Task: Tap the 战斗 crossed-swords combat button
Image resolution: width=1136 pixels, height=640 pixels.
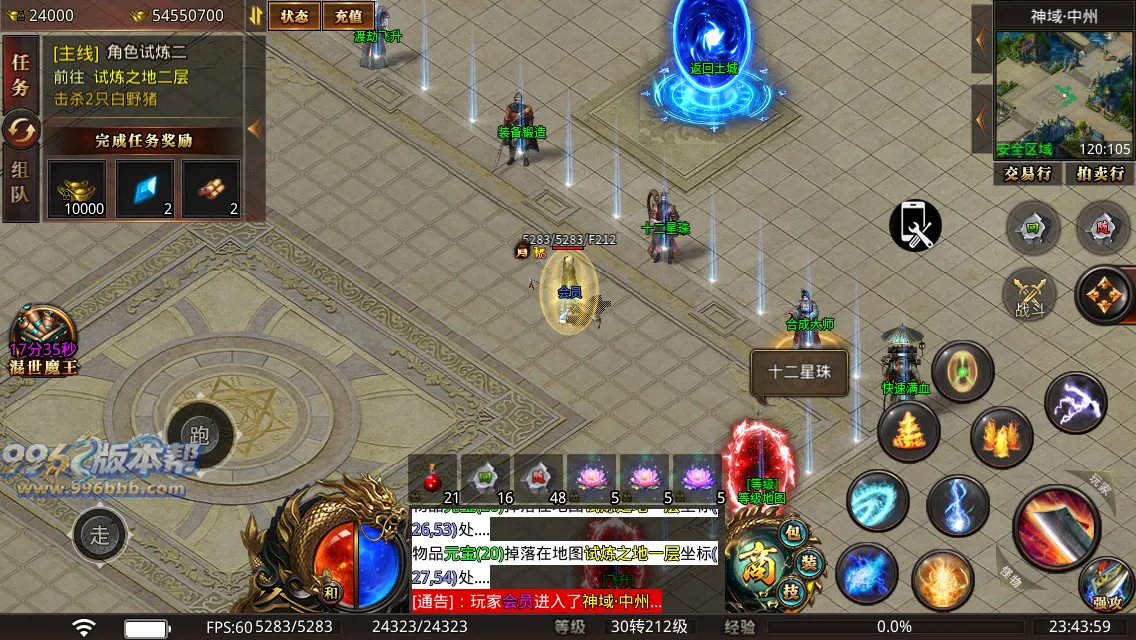Action: [1029, 294]
